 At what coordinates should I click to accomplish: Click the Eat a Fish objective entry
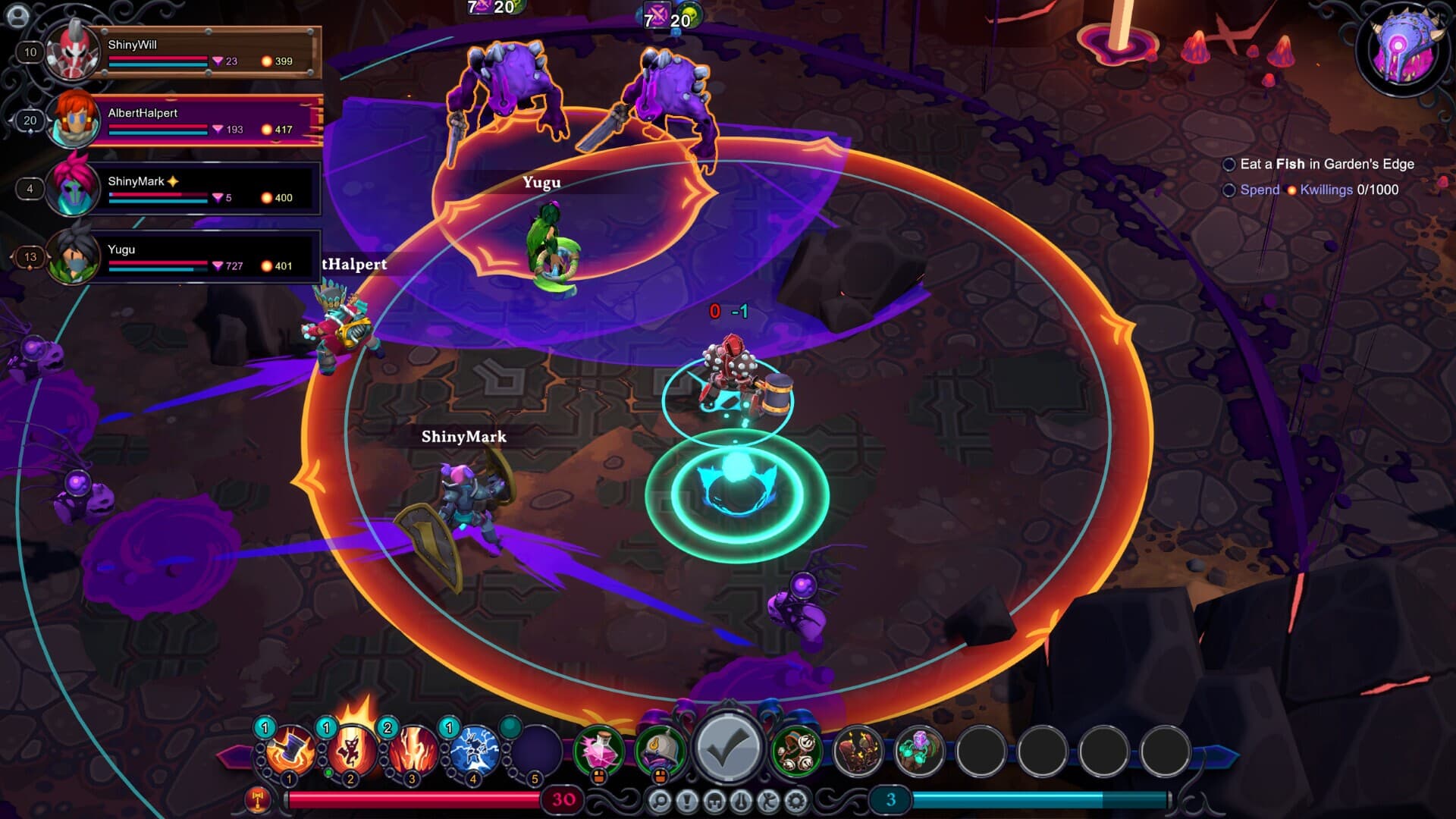click(1326, 164)
